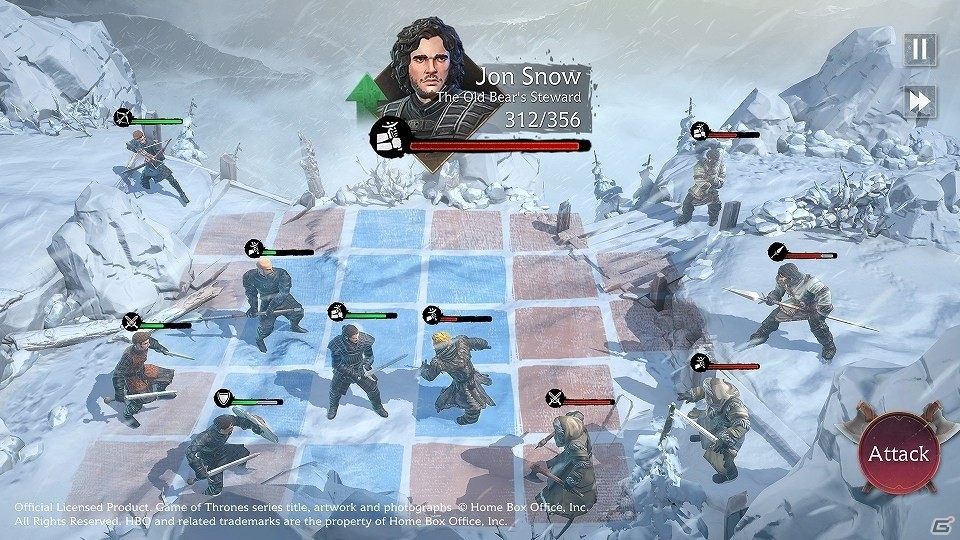Tap the red Attack button
This screenshot has height=540, width=960.
click(897, 454)
